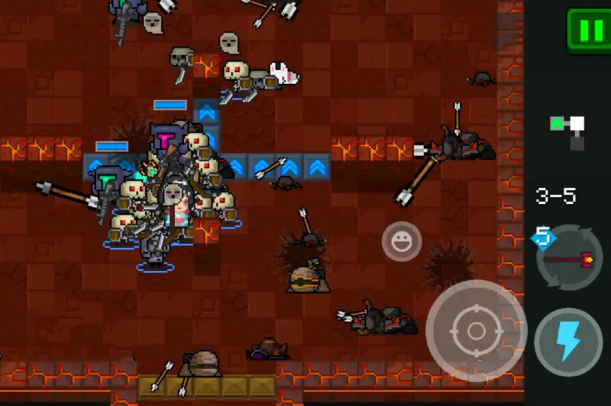Open the smiley emote button
This screenshot has width=611, height=406.
(x=401, y=241)
